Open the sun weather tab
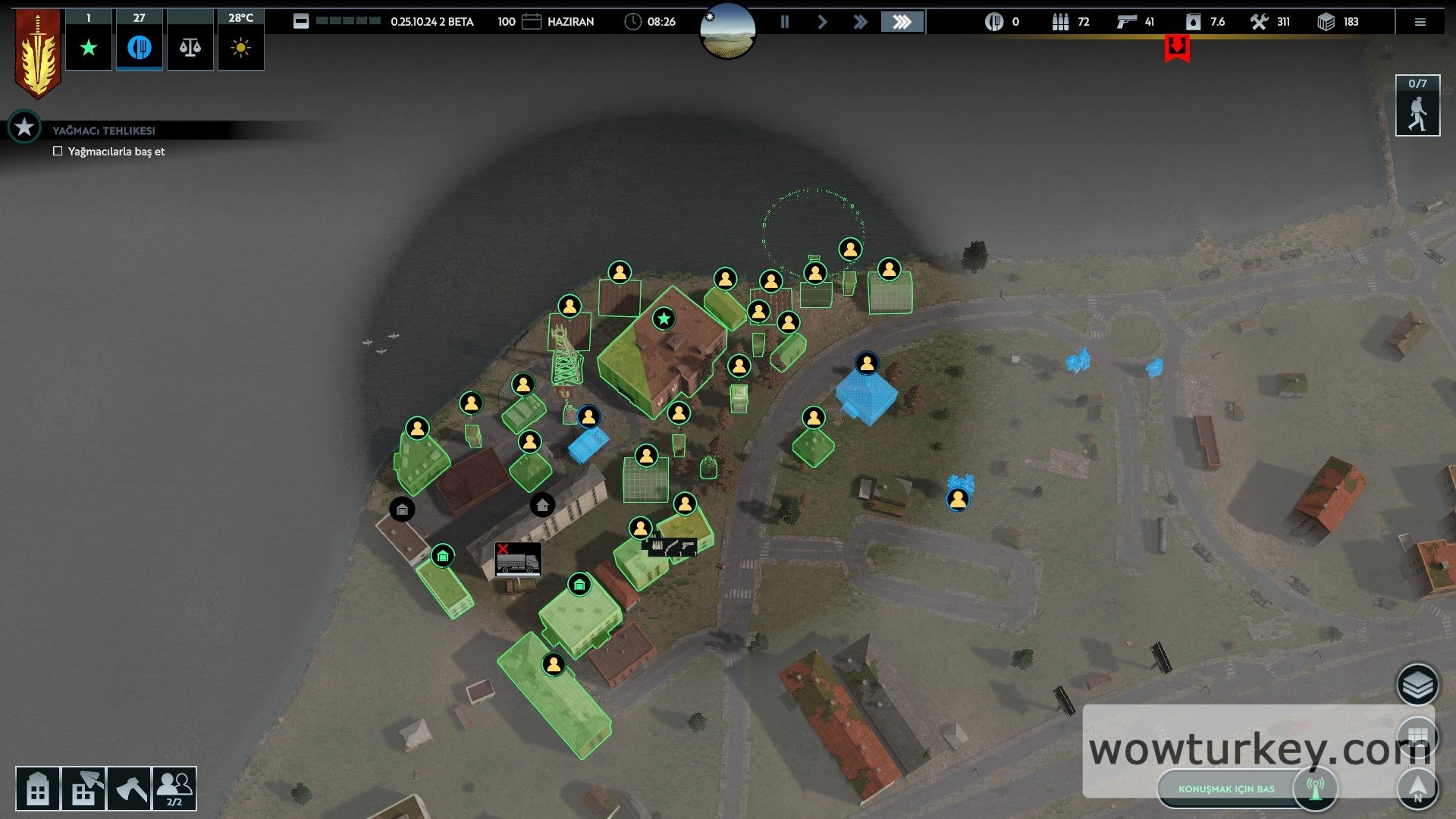The height and width of the screenshot is (819, 1456). point(240,48)
